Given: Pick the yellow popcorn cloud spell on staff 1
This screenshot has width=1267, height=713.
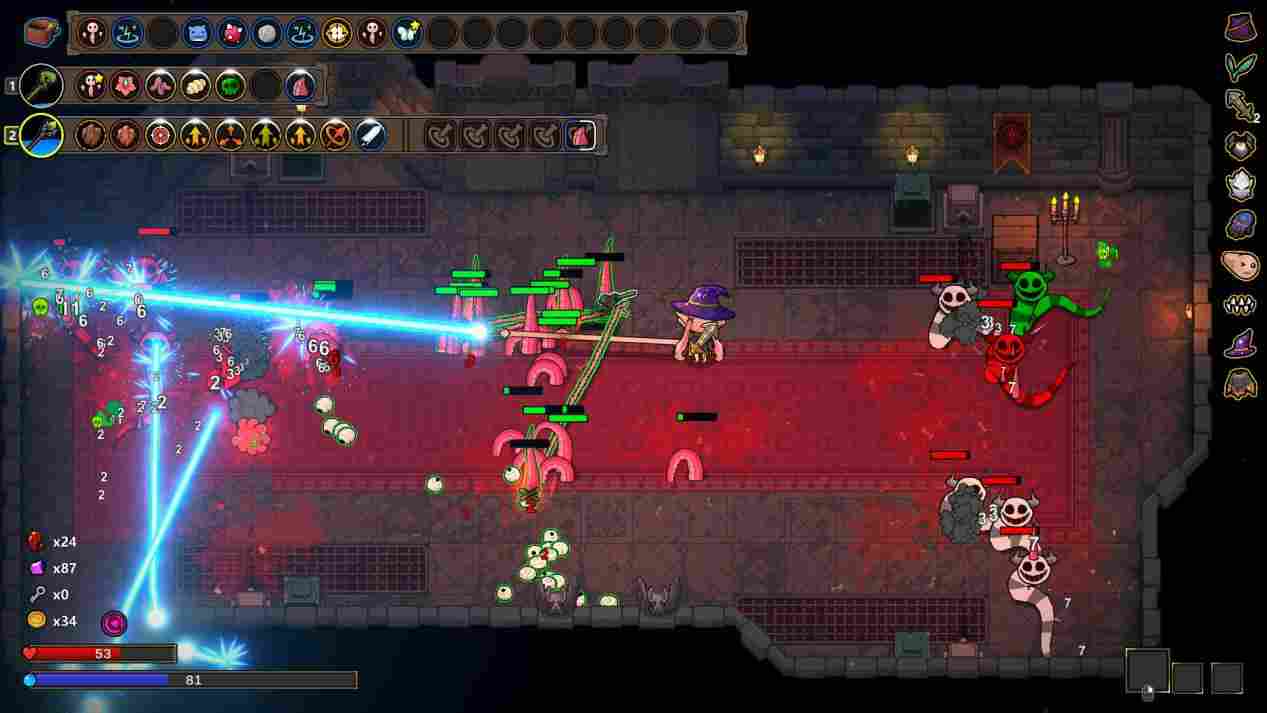Looking at the screenshot, I should point(195,85).
